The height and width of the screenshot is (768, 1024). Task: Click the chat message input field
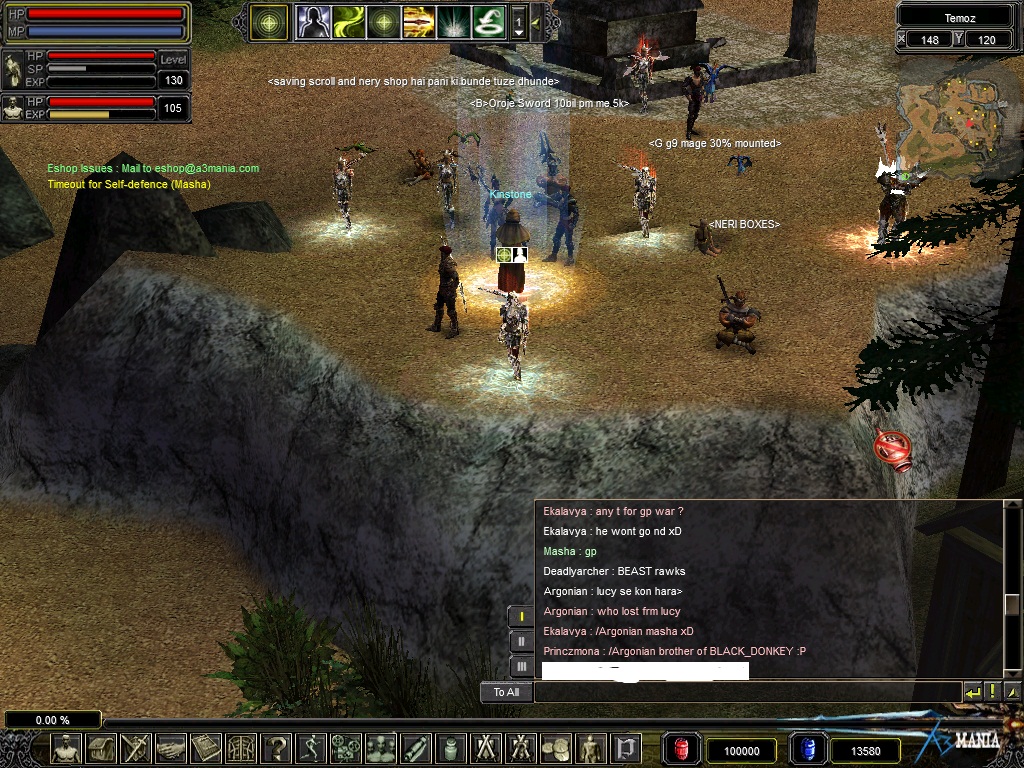point(747,692)
